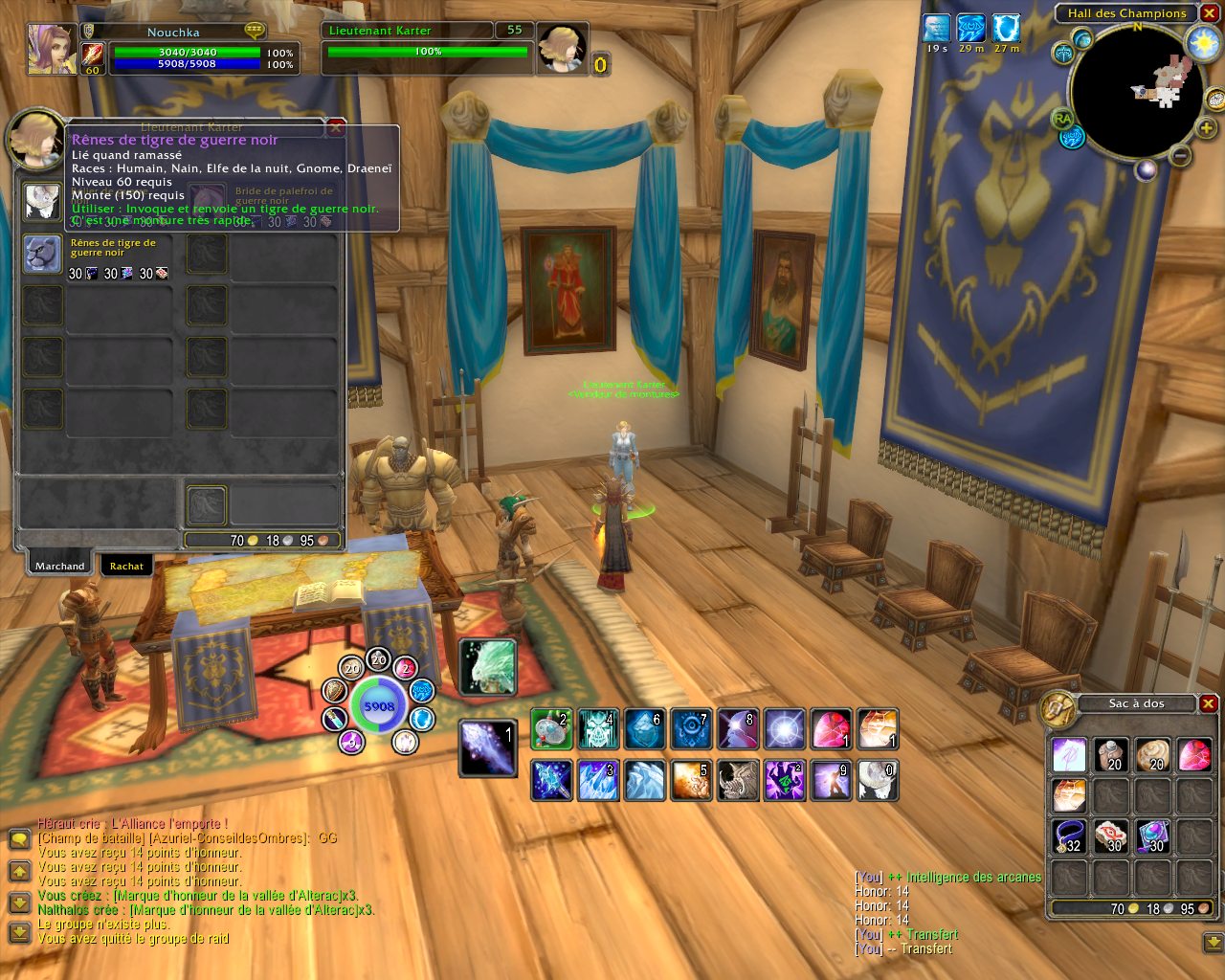Activate the ice block ability on slot 6
Screen dimensions: 1225x980
coord(644,729)
